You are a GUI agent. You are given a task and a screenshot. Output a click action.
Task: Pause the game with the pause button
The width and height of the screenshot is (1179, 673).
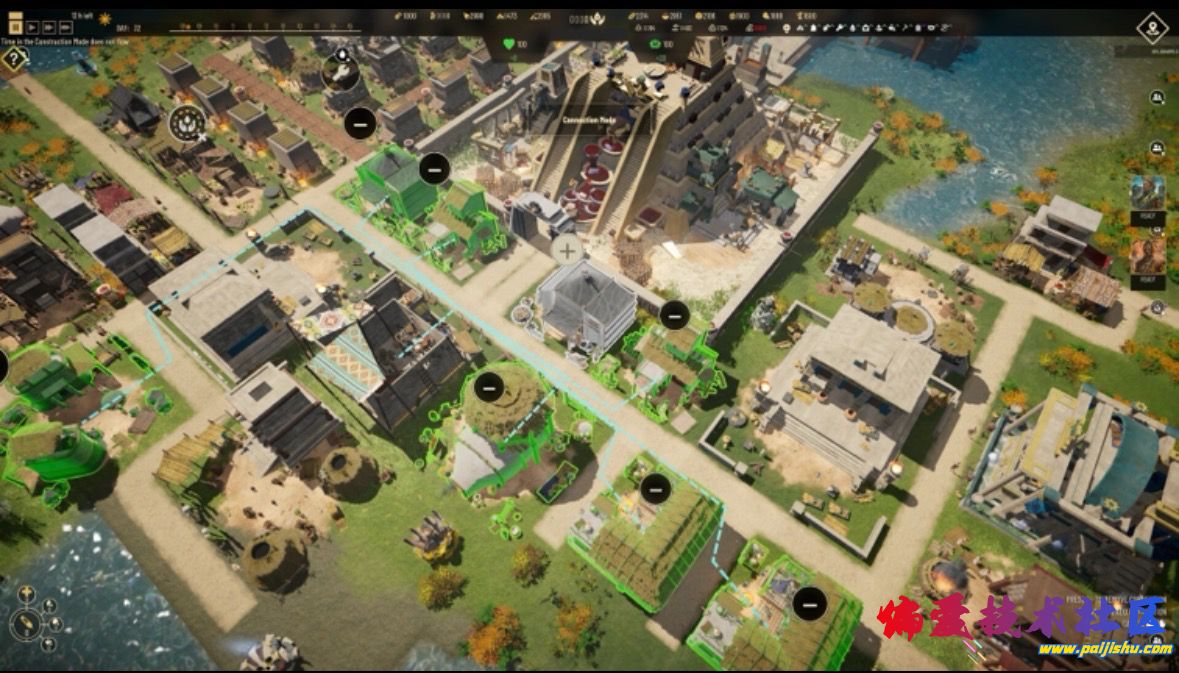(16, 27)
